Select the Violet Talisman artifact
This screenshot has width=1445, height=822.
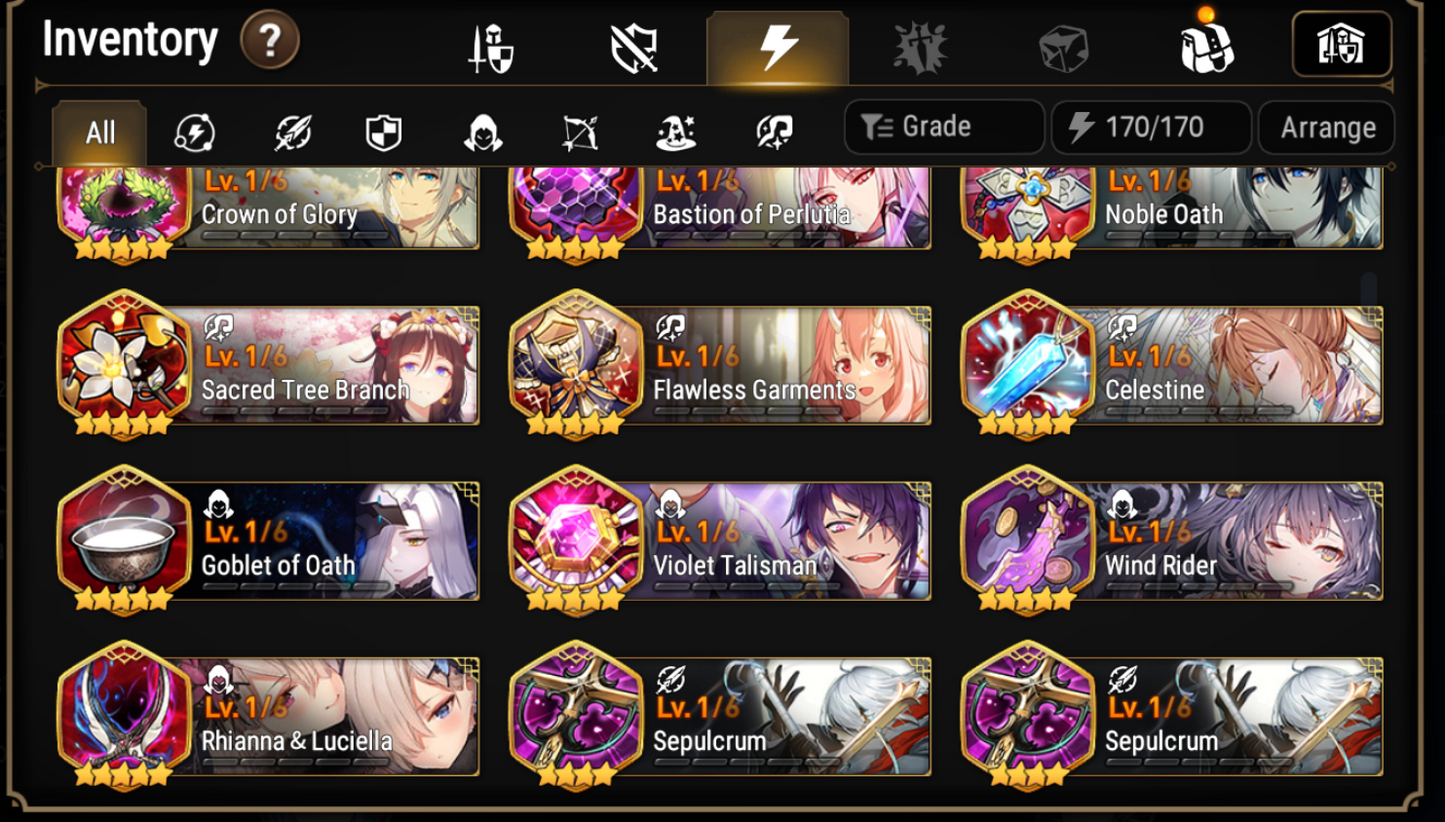[723, 540]
